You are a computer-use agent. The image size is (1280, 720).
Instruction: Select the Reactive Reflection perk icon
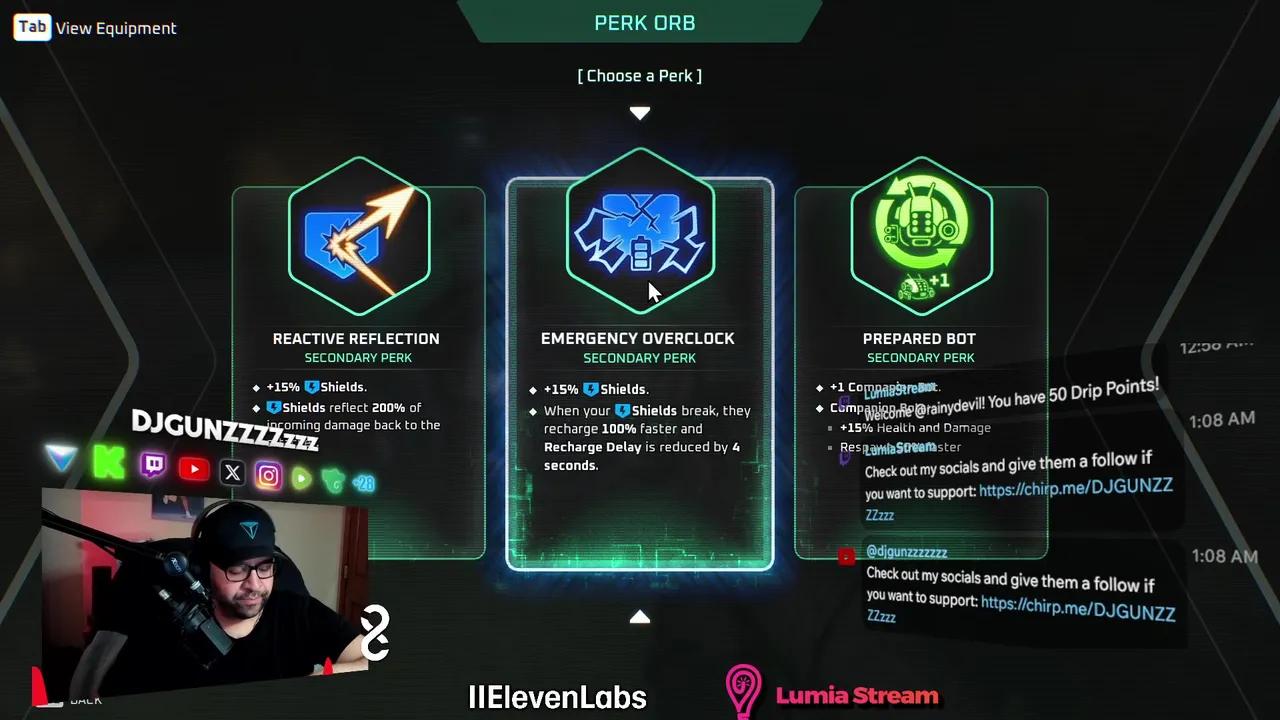point(358,237)
